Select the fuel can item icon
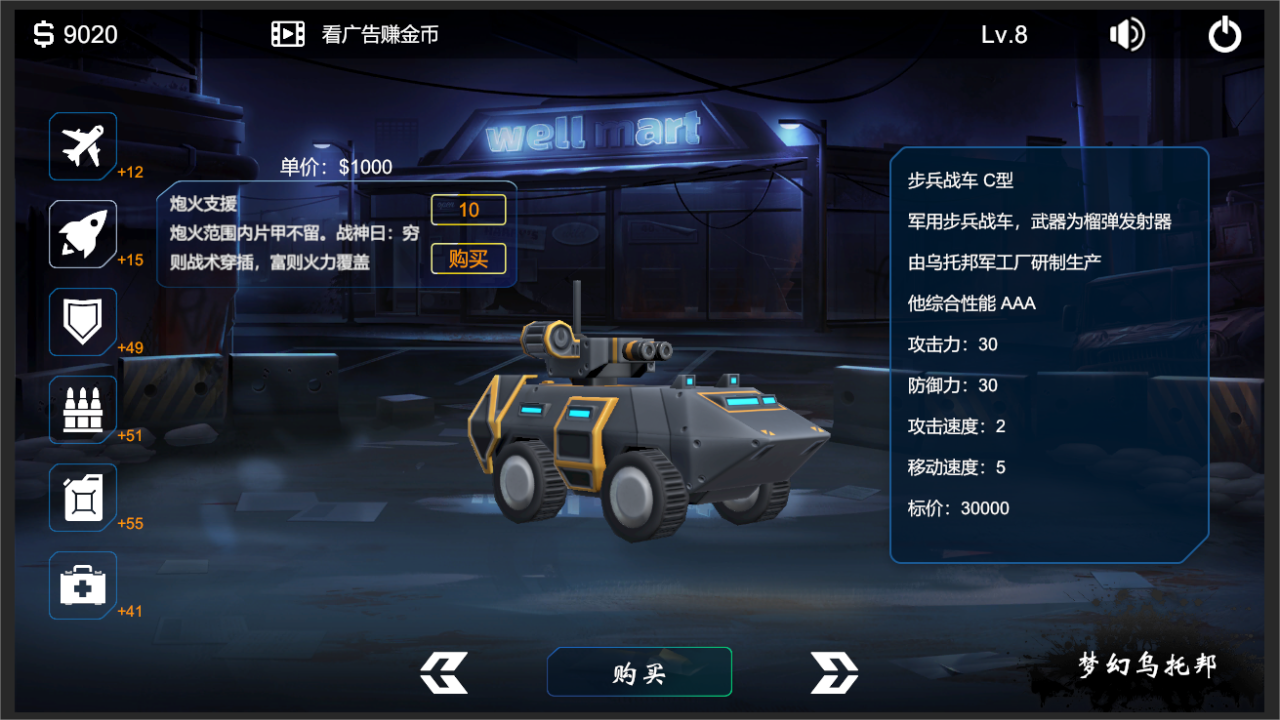Image resolution: width=1280 pixels, height=720 pixels. (x=82, y=497)
